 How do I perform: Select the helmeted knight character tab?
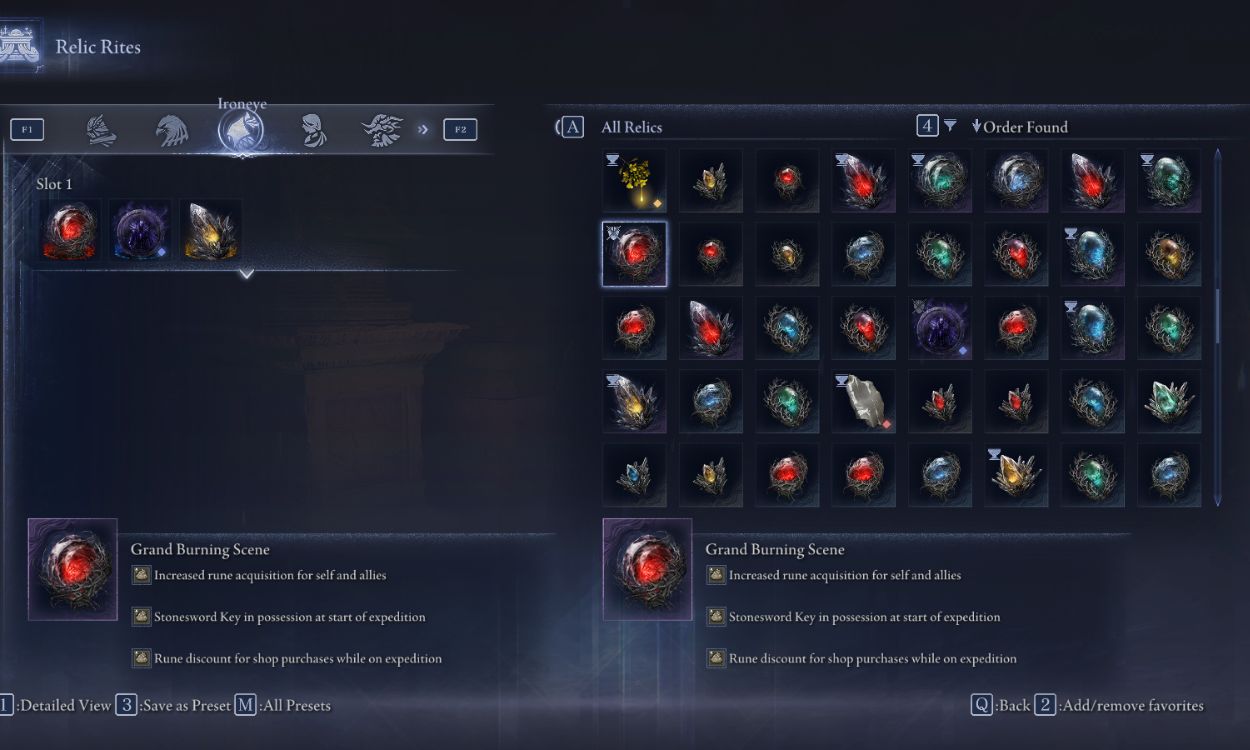pos(100,130)
